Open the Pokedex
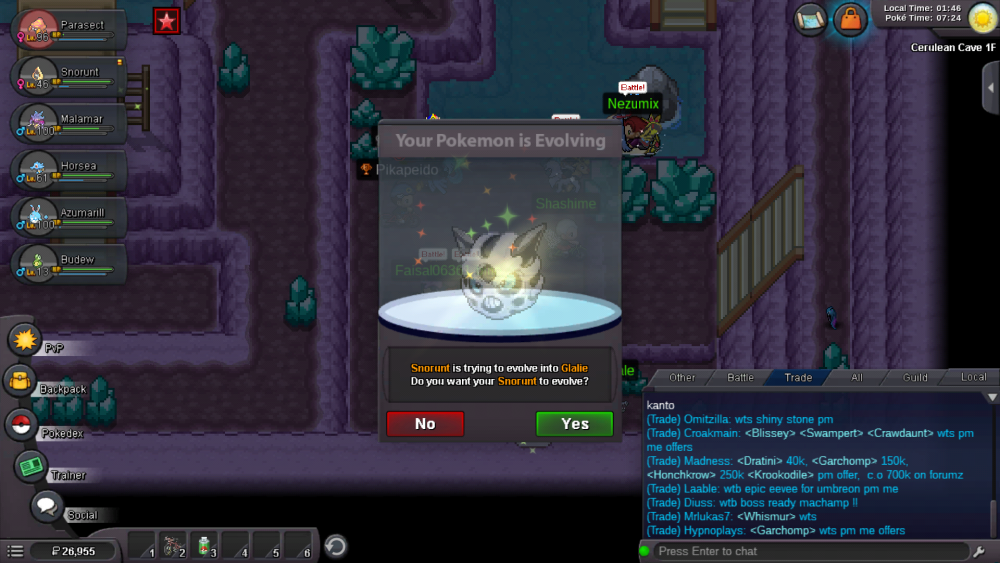 (21, 425)
